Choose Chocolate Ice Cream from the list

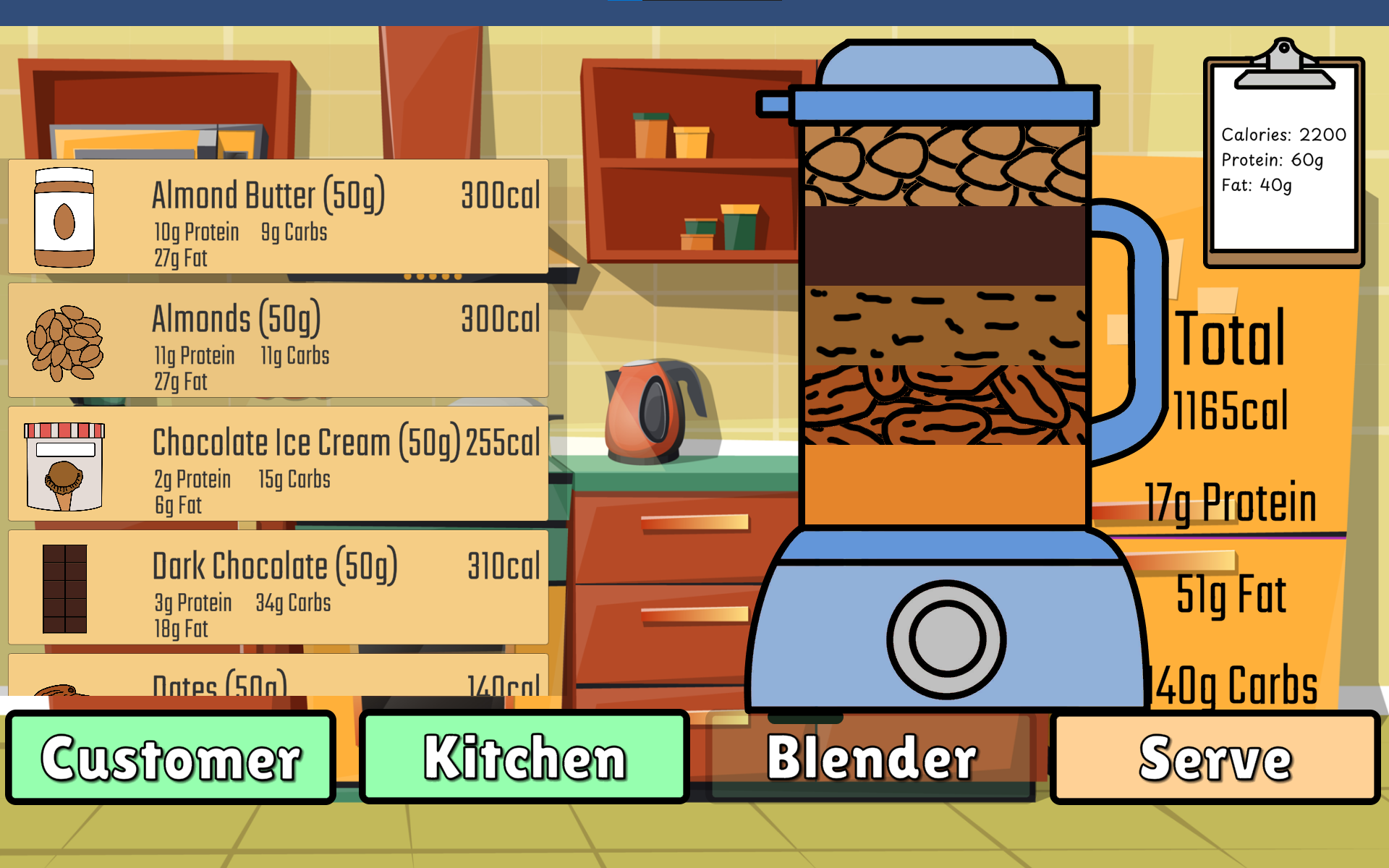pos(278,464)
